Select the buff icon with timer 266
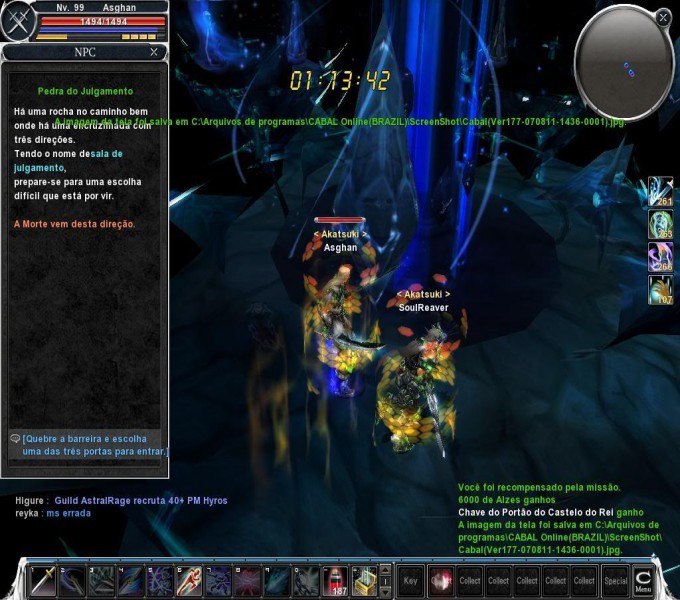 [x=660, y=257]
